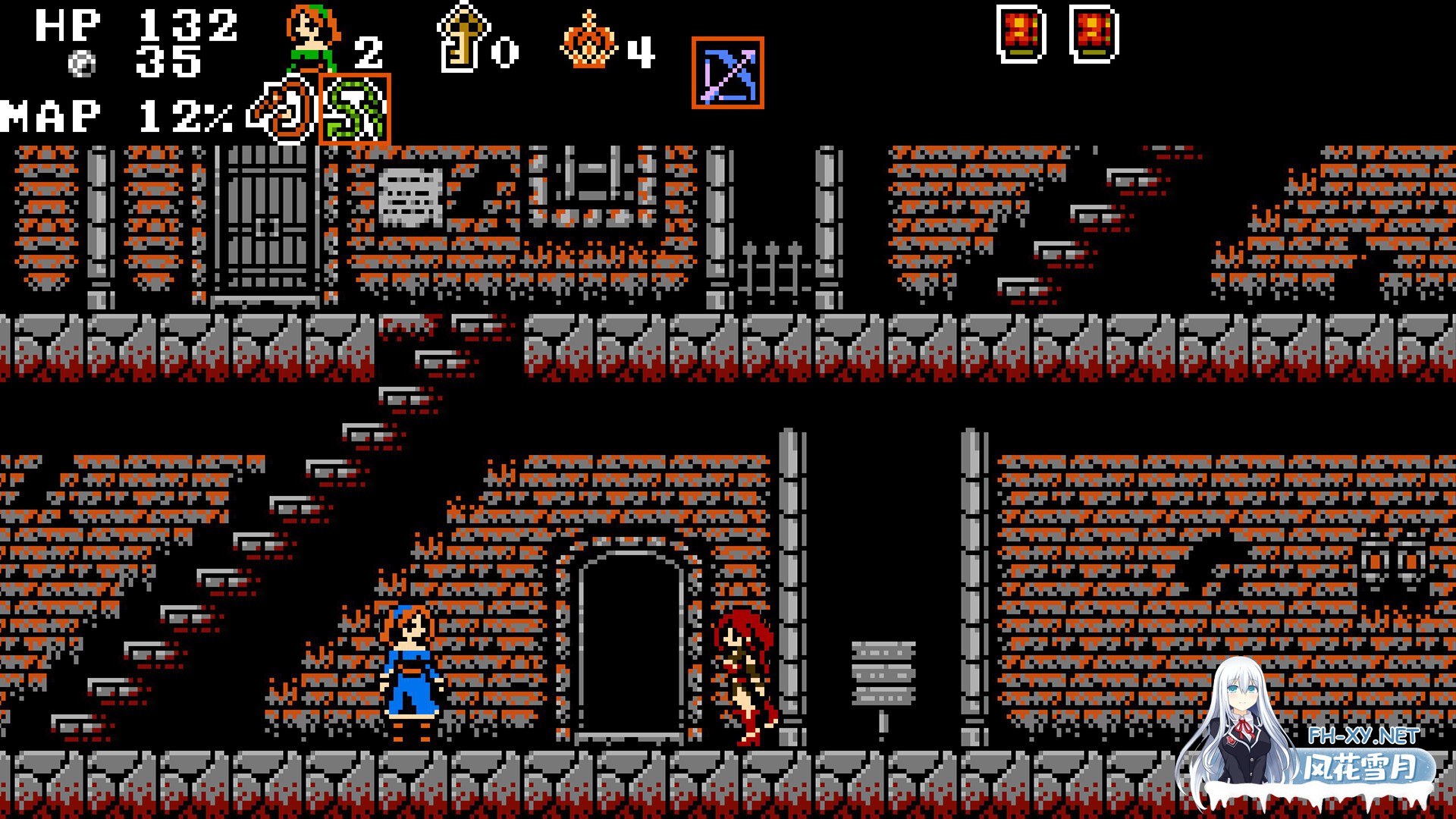Click the green-dressed character portrait
The width and height of the screenshot is (1456, 819).
point(312,39)
